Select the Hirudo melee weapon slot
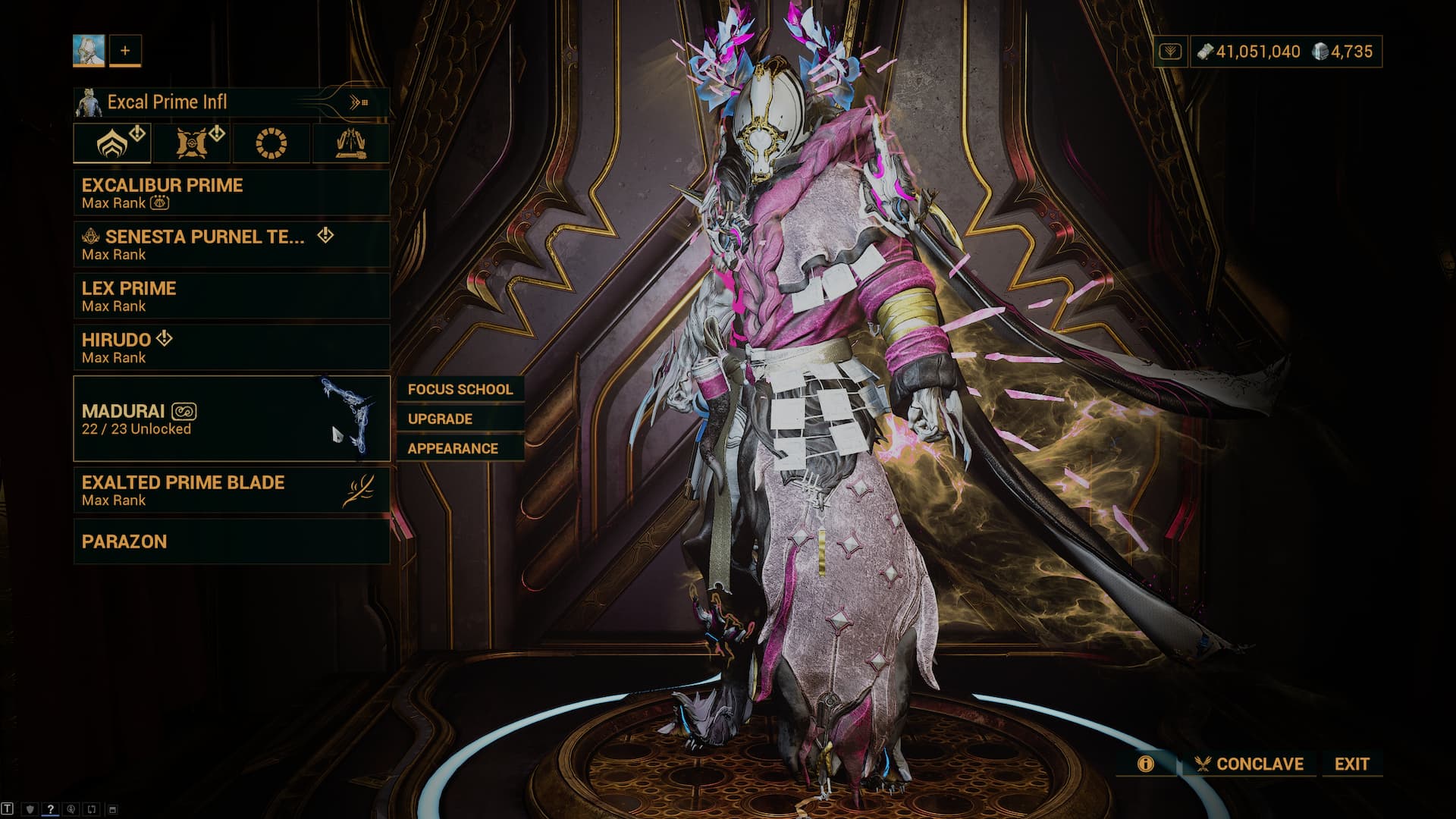This screenshot has width=1456, height=819. (231, 347)
